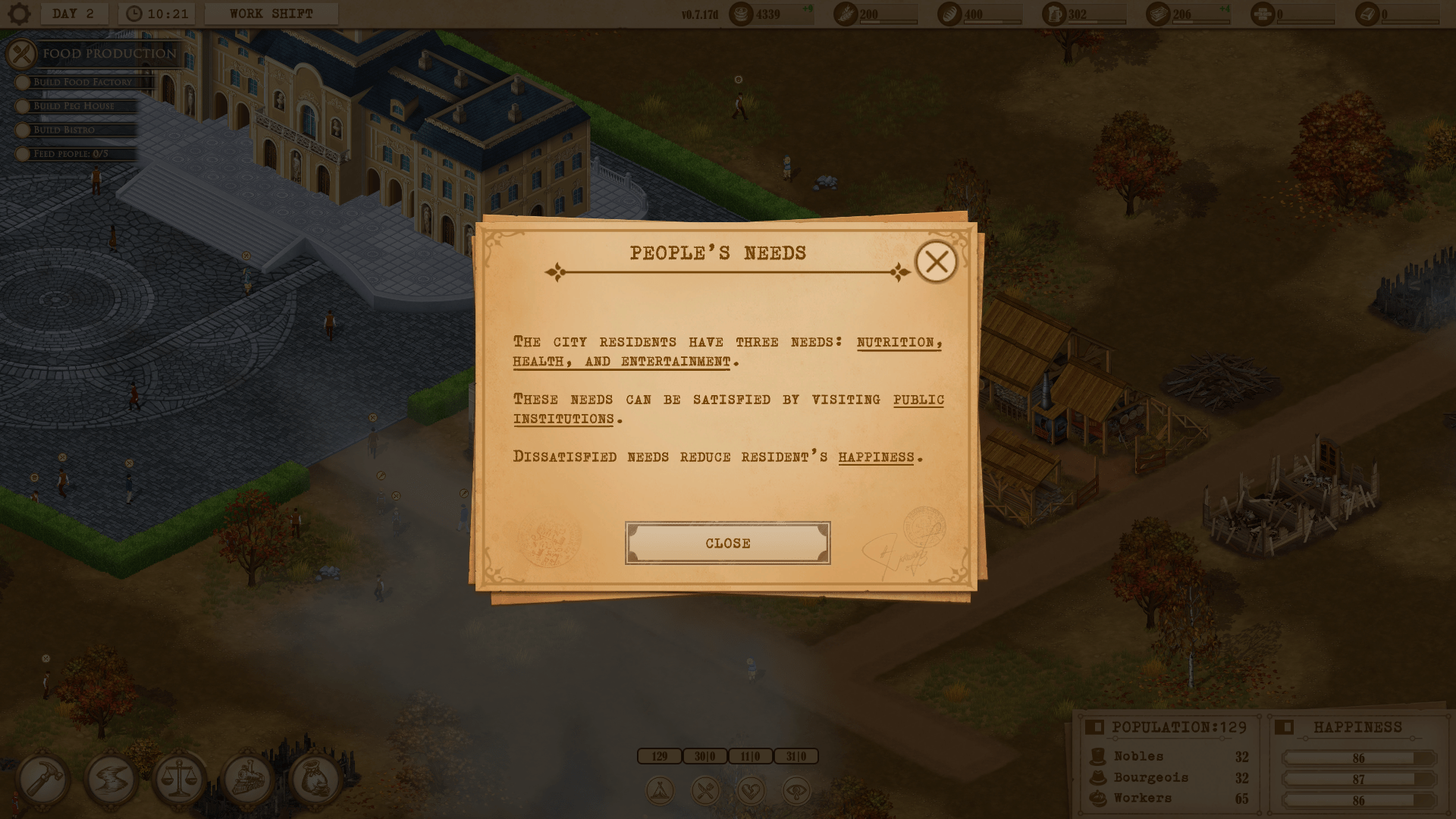Open the money bag menu

pyautogui.click(x=315, y=779)
